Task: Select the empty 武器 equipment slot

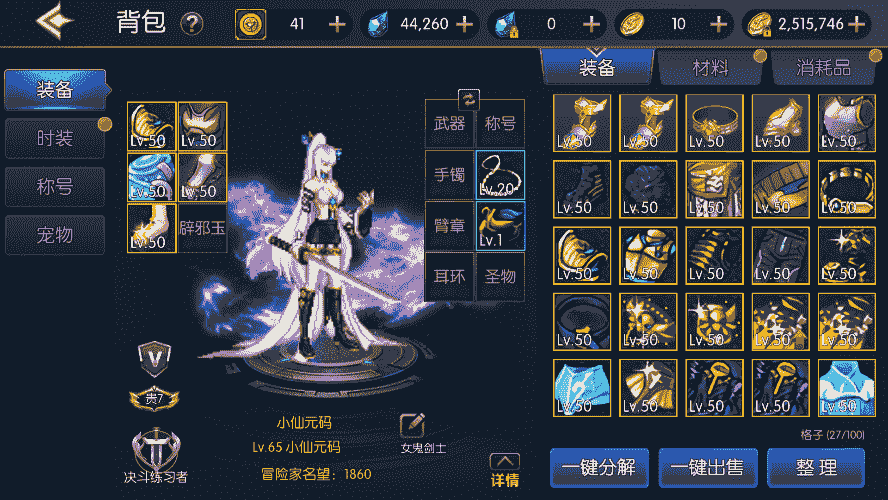Action: (449, 124)
